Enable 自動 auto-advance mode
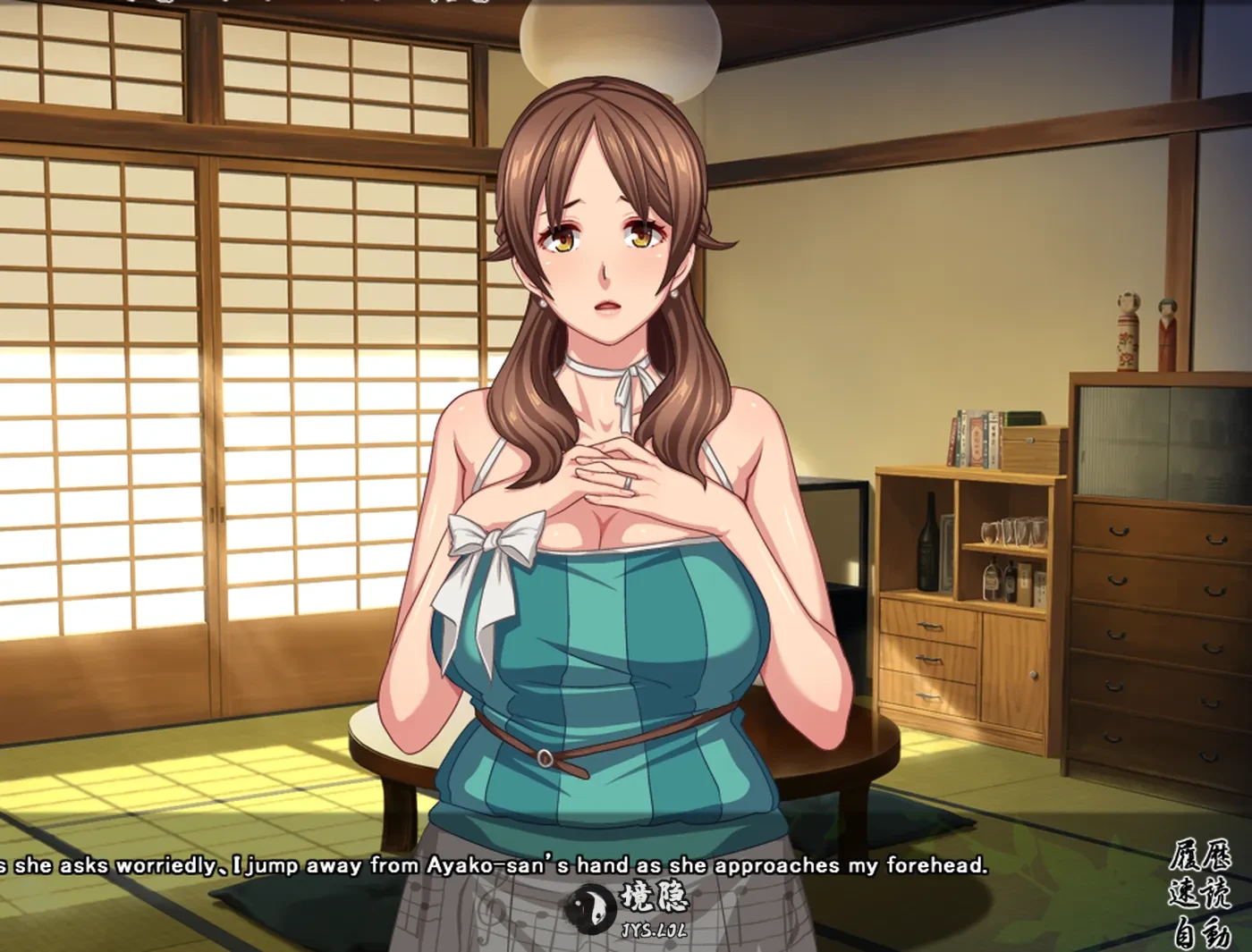This screenshot has width=1252, height=952. click(x=1199, y=934)
